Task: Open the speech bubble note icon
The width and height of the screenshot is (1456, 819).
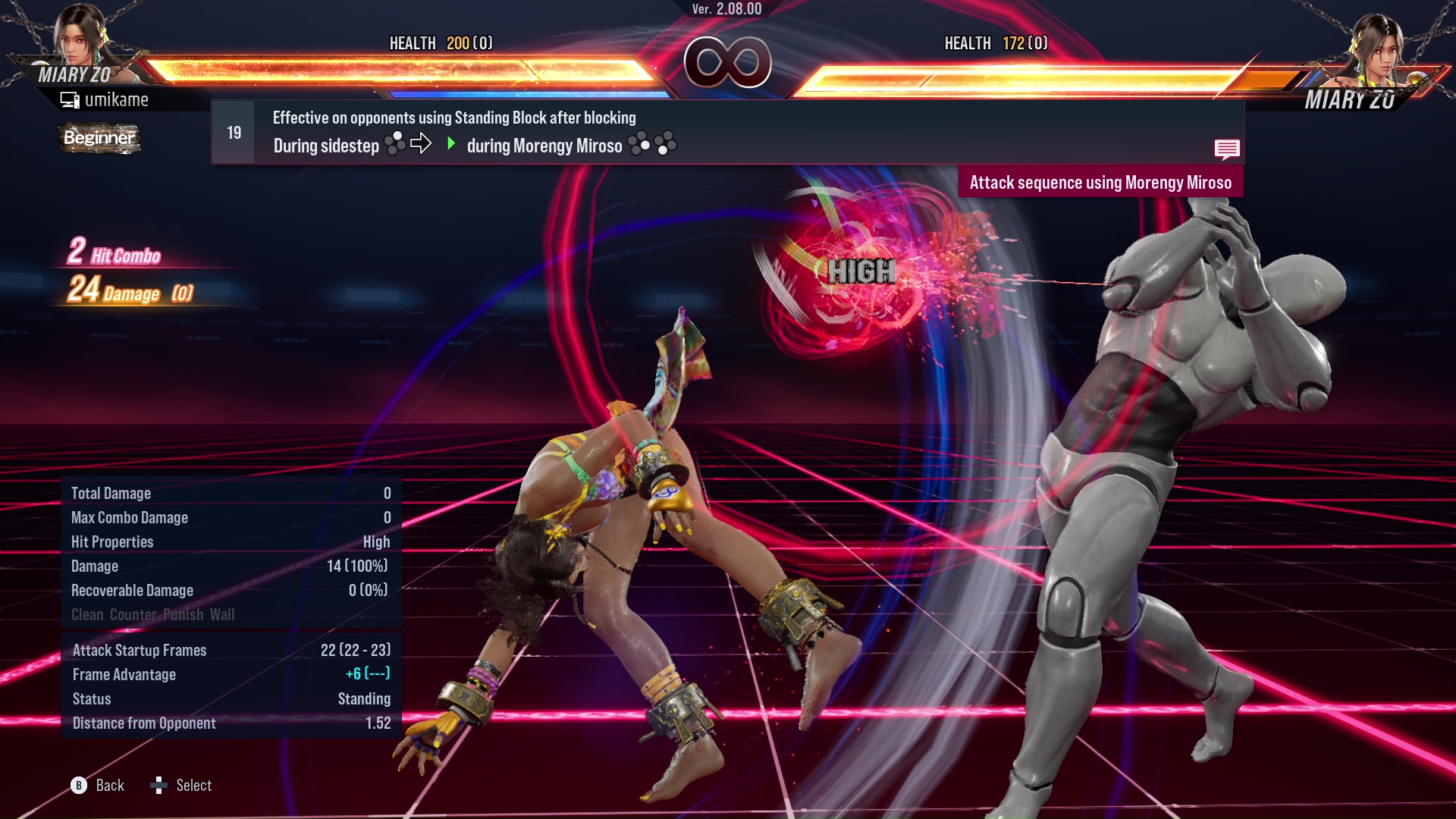Action: point(1226,149)
